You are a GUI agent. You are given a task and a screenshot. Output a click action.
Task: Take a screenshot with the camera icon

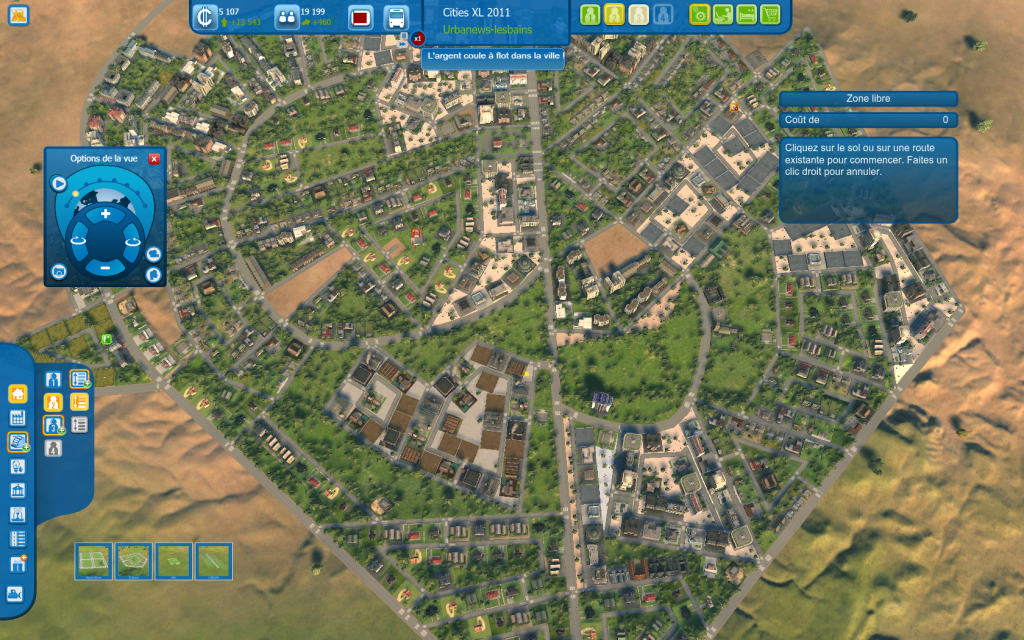(x=59, y=271)
